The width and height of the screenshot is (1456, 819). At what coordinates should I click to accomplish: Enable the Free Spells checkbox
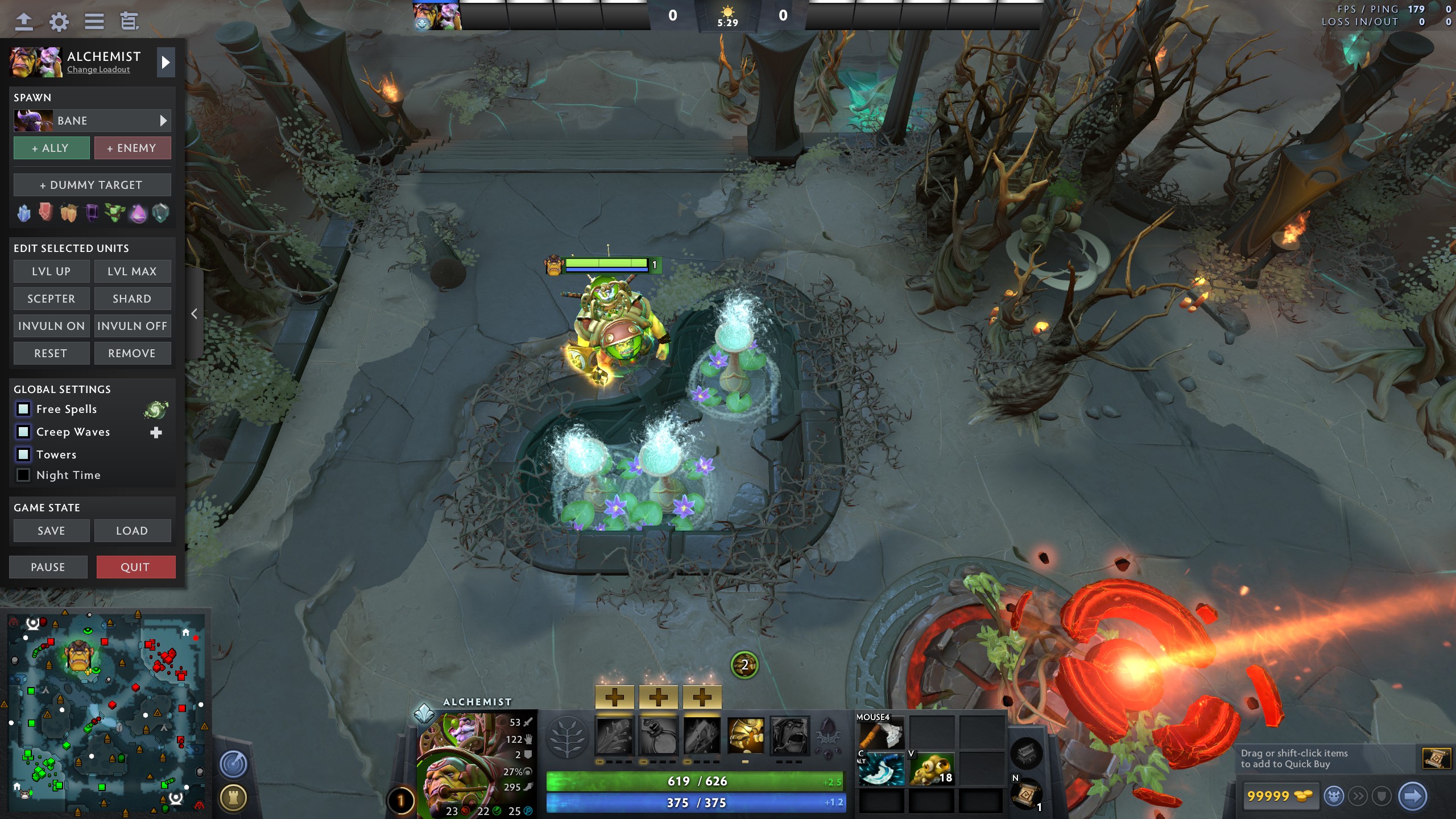(23, 409)
